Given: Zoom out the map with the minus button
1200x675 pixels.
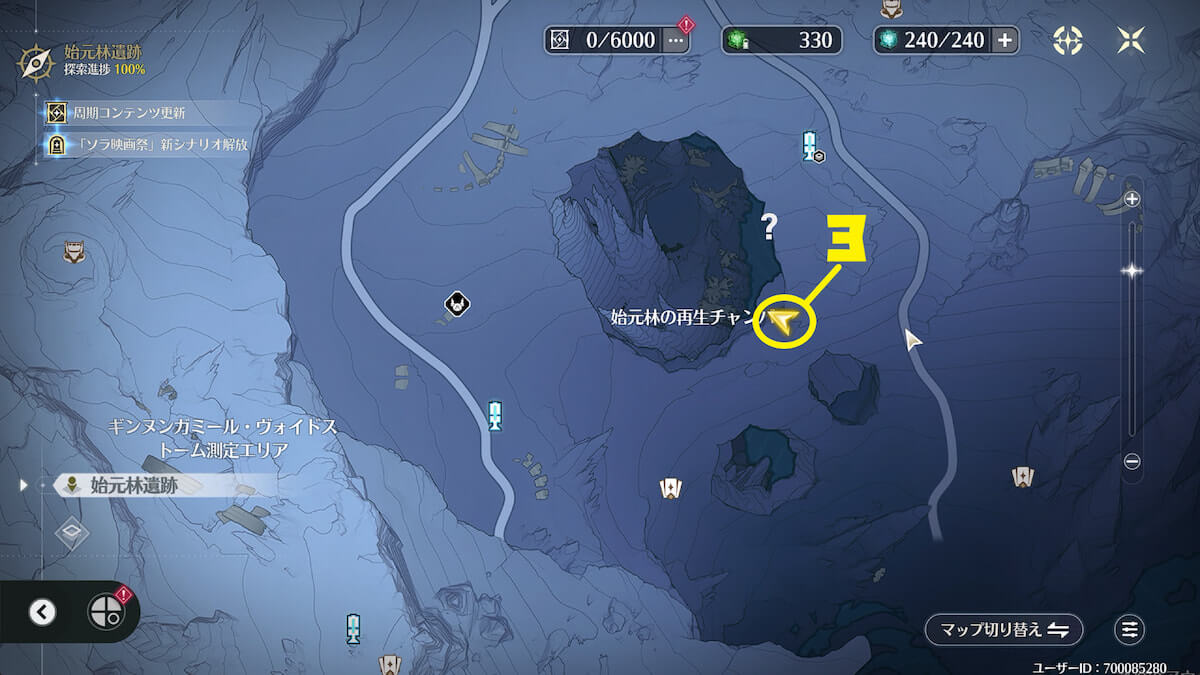Looking at the screenshot, I should coord(1132,461).
